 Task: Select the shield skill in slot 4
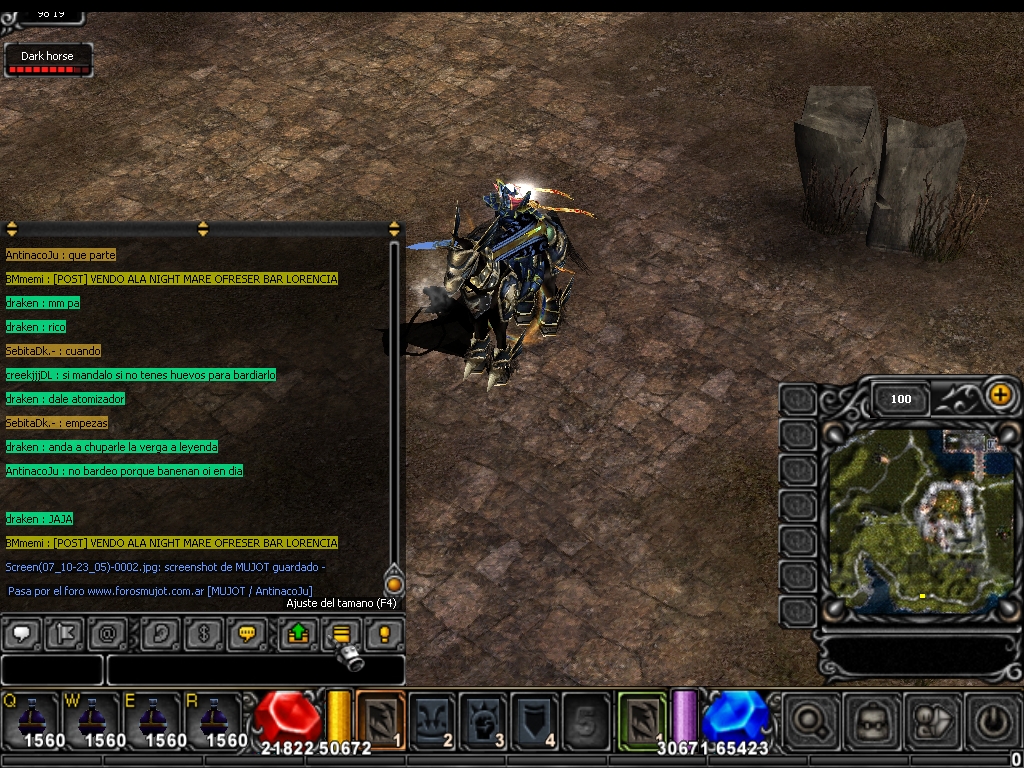click(535, 719)
